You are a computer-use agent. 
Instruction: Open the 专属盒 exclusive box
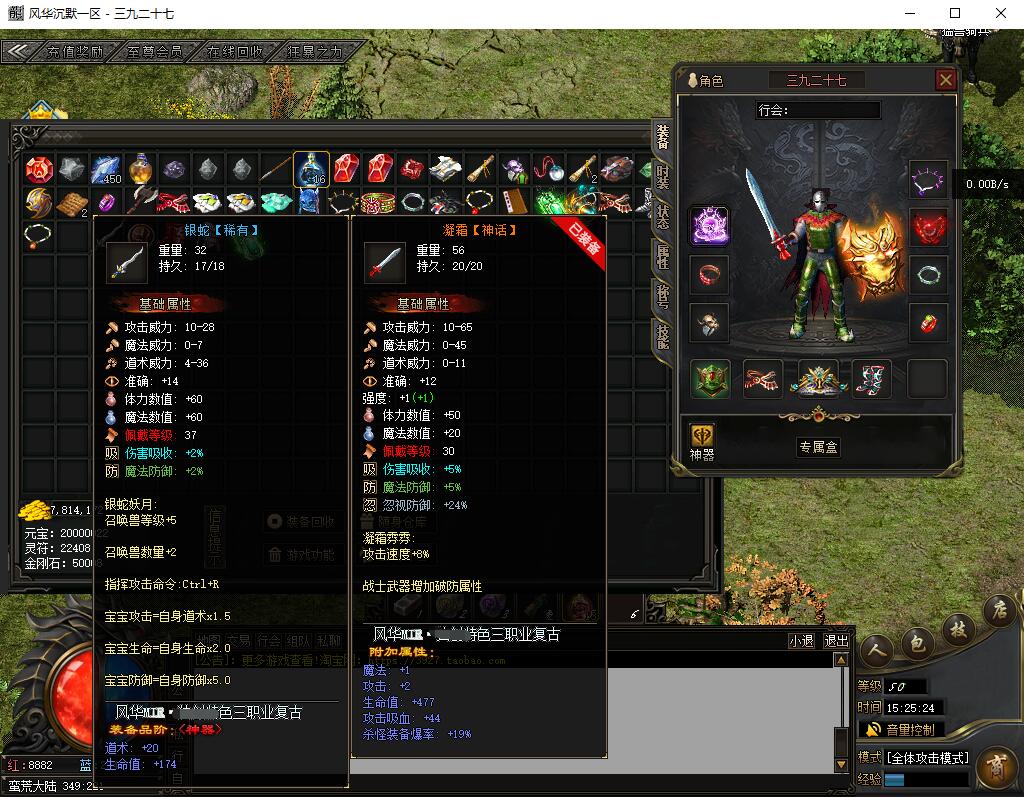point(818,447)
